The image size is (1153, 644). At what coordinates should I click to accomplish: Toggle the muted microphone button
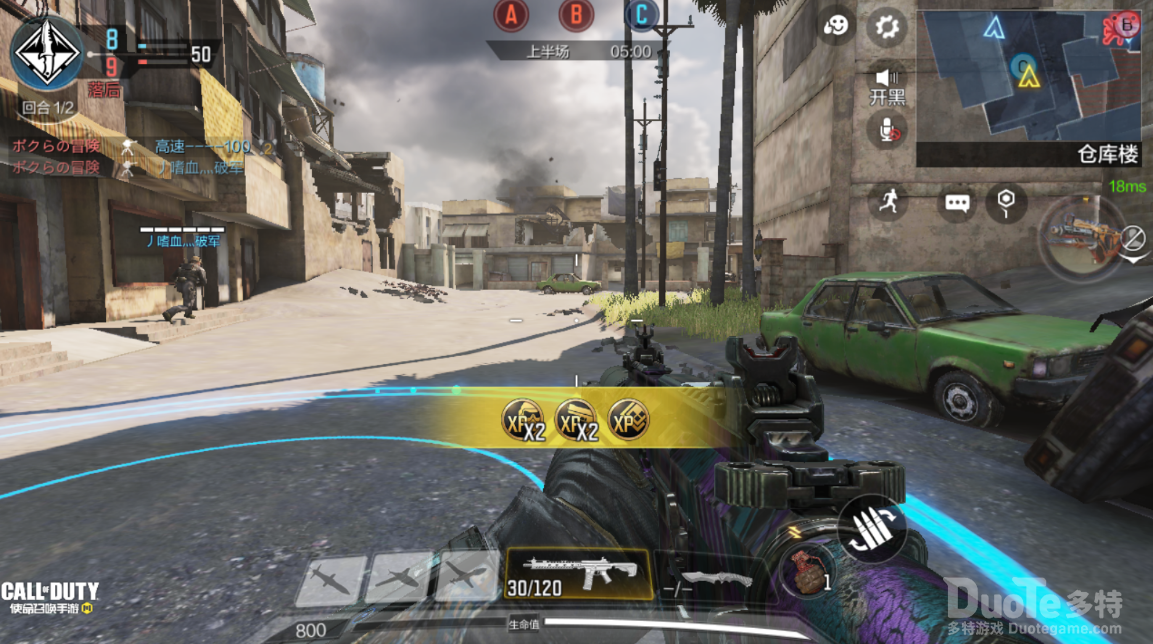(886, 129)
